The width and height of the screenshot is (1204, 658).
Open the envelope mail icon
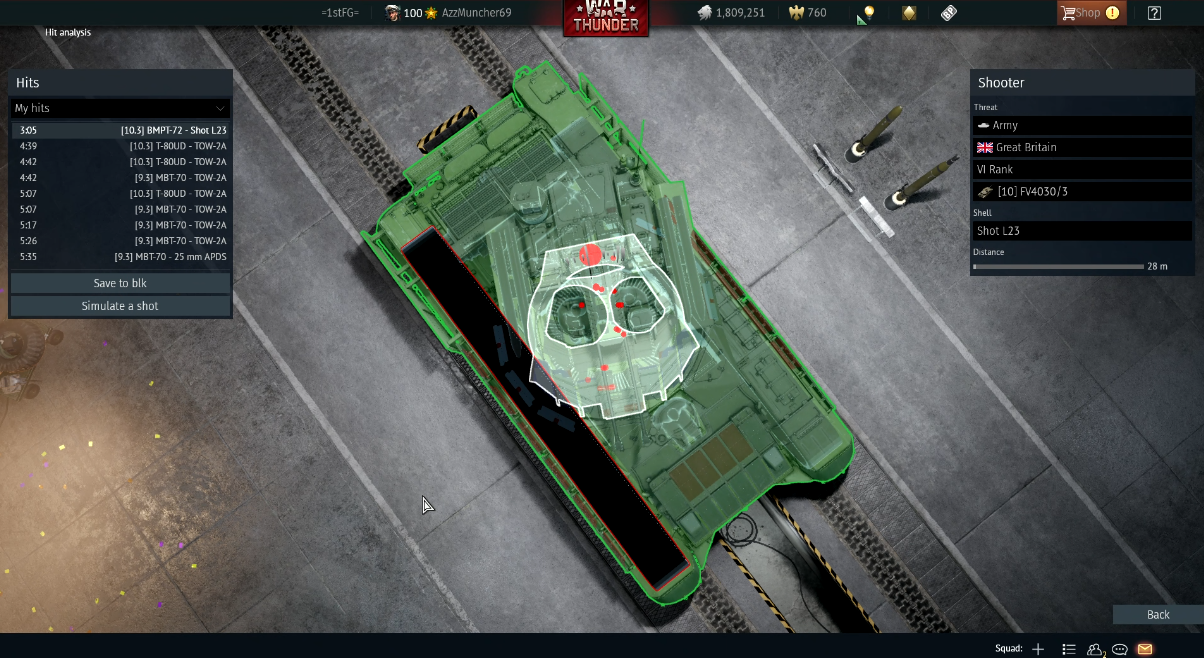pyautogui.click(x=1145, y=649)
